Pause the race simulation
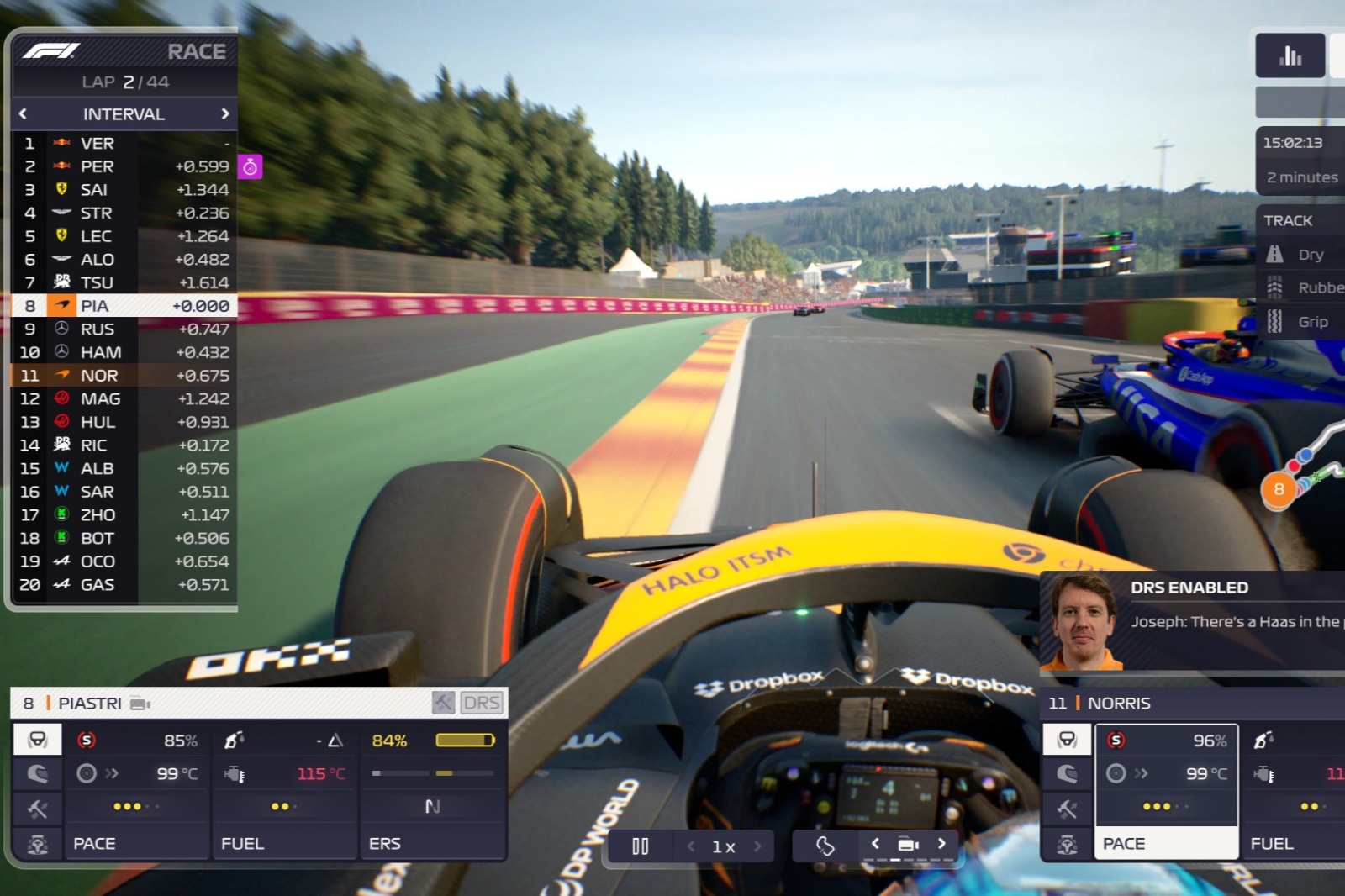1345x896 pixels. click(x=640, y=846)
